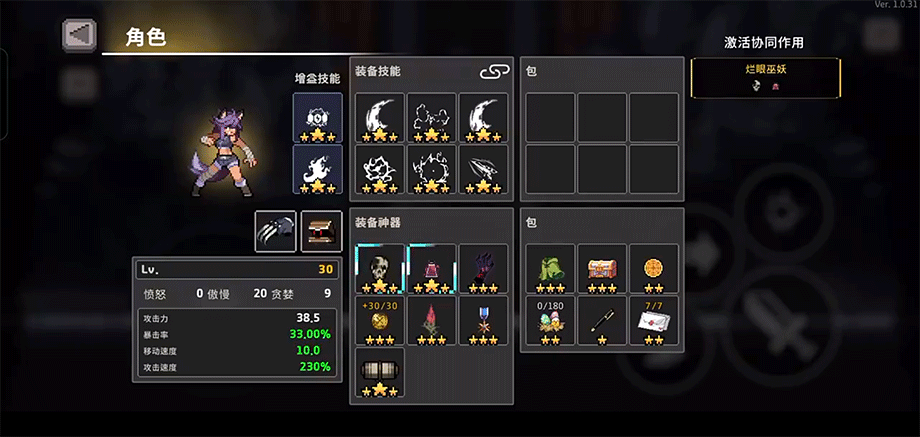Select the green bell item in bag
This screenshot has height=437, width=920.
(550, 268)
